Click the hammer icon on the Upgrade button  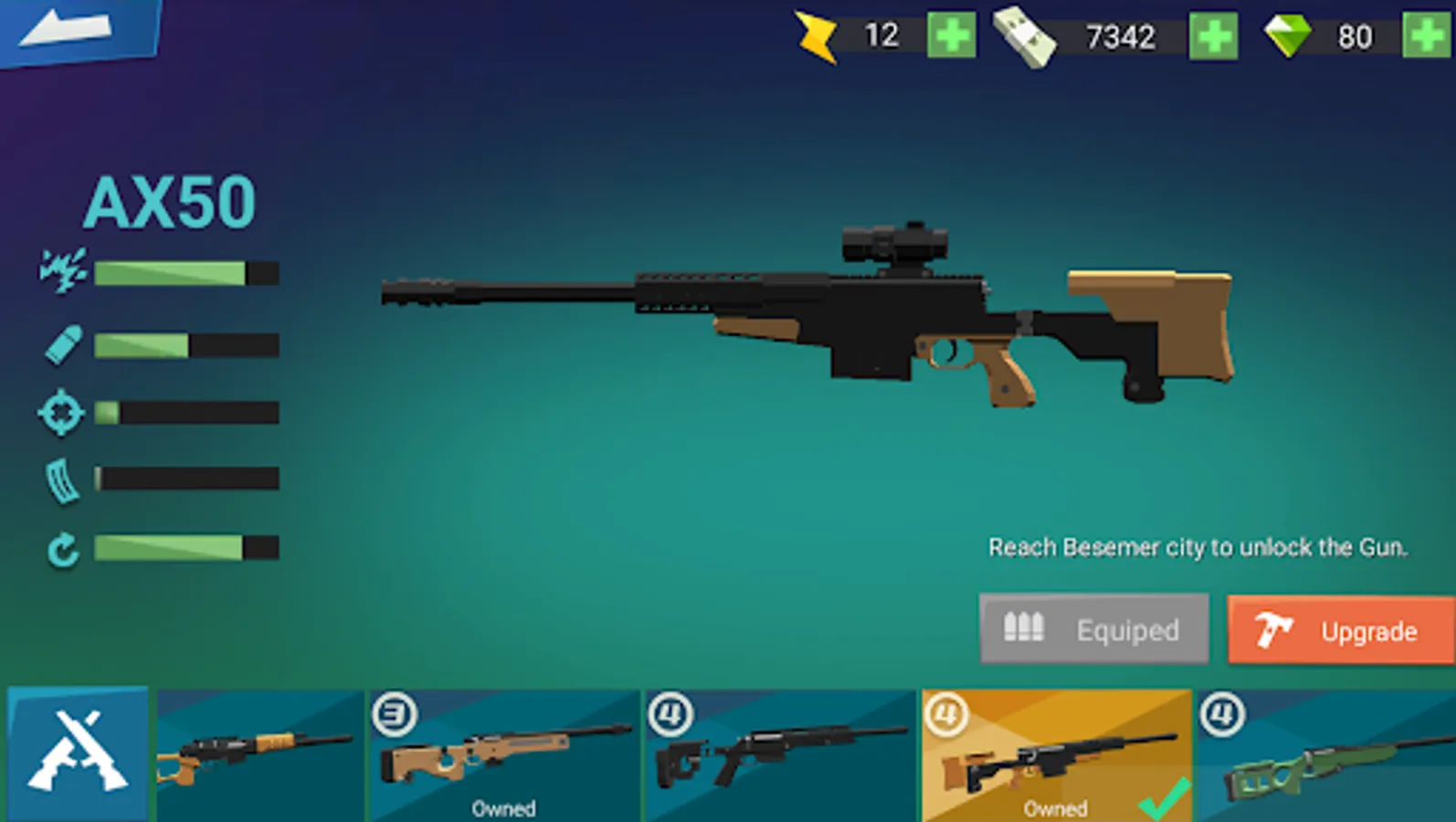pyautogui.click(x=1273, y=629)
